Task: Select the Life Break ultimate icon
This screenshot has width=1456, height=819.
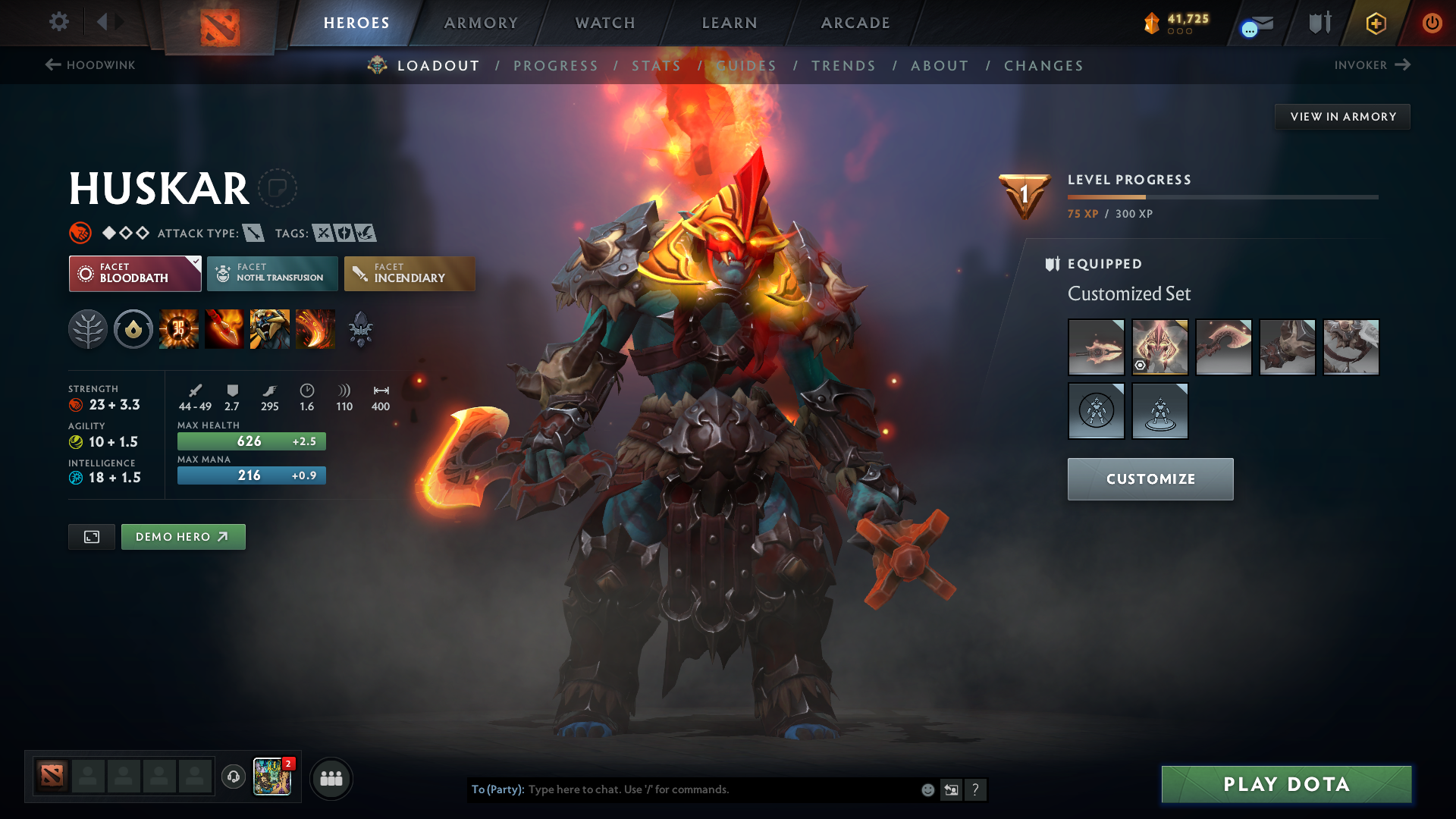Action: [315, 328]
